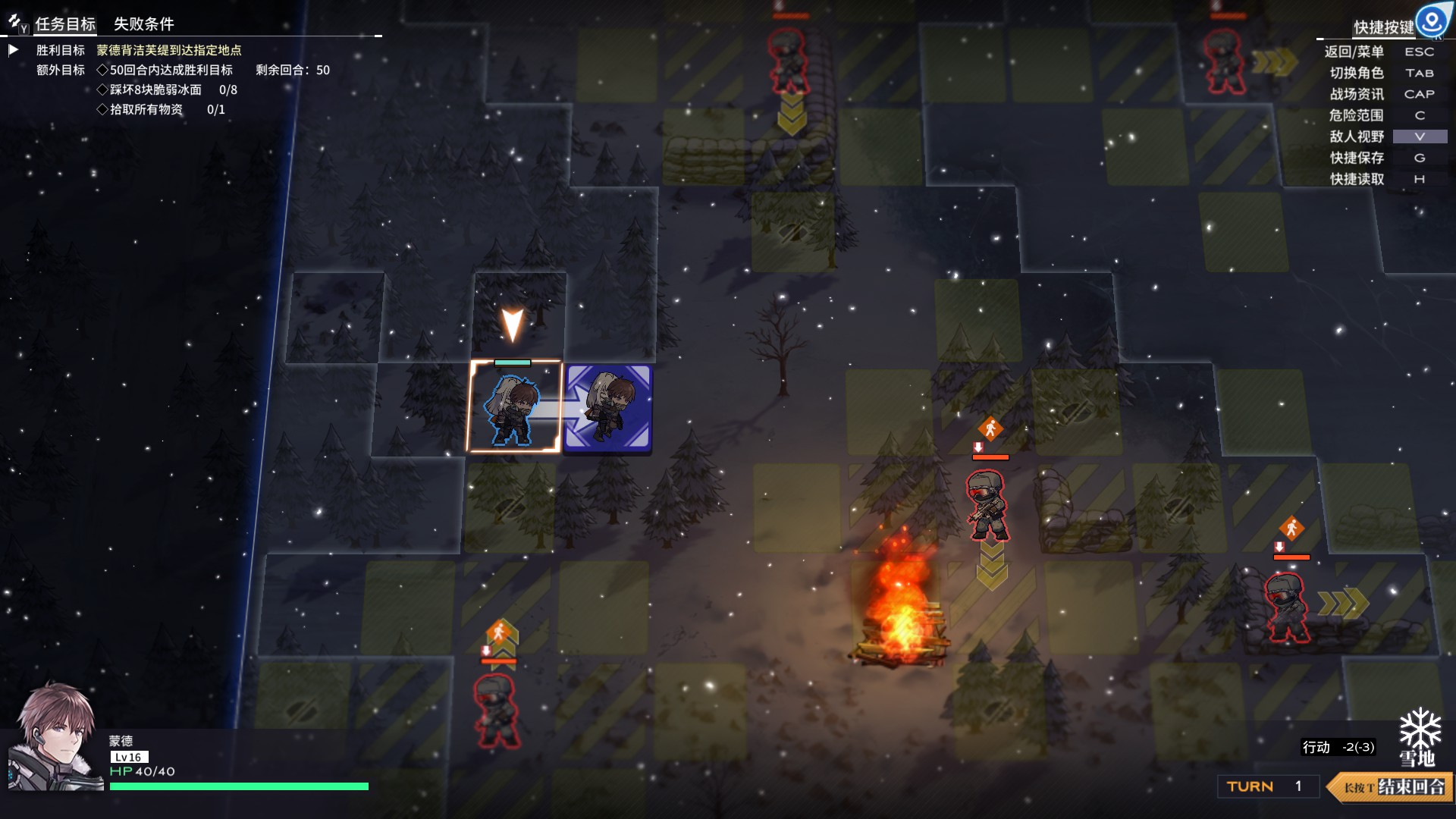1456x819 pixels.
Task: Toggle 危险范围 danger range display
Action: click(1356, 115)
